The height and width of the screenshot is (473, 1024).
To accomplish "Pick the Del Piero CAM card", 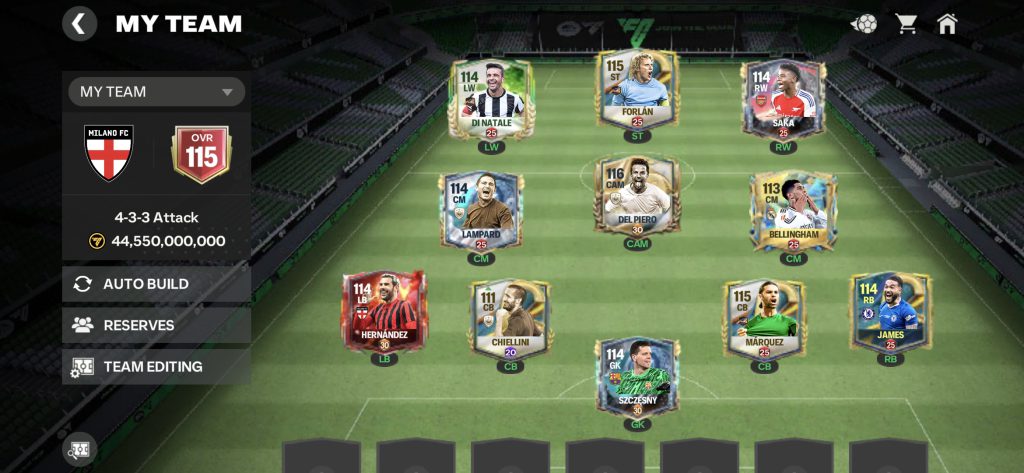I will [637, 197].
